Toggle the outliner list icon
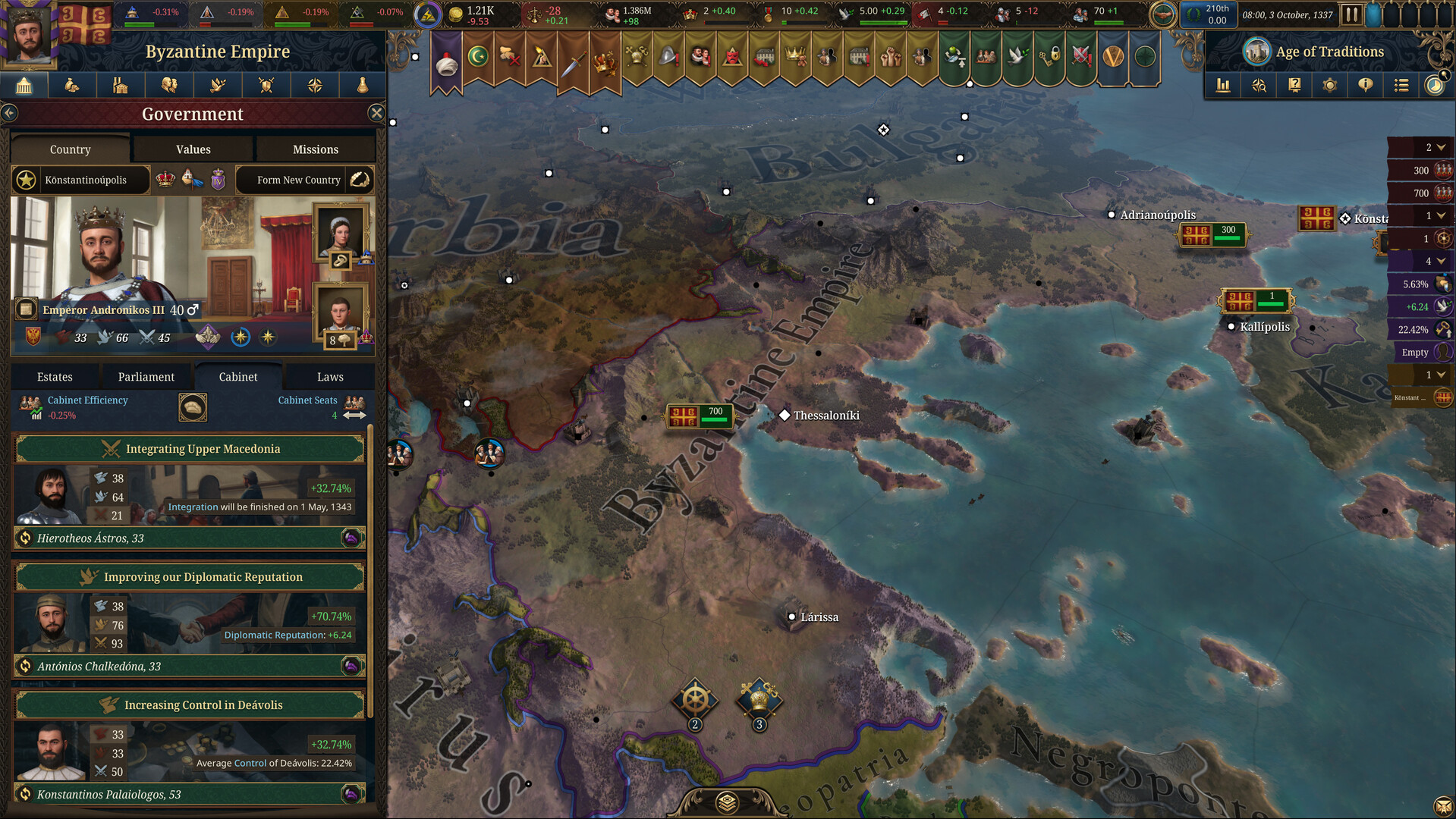The image size is (1456, 819). 1401,85
